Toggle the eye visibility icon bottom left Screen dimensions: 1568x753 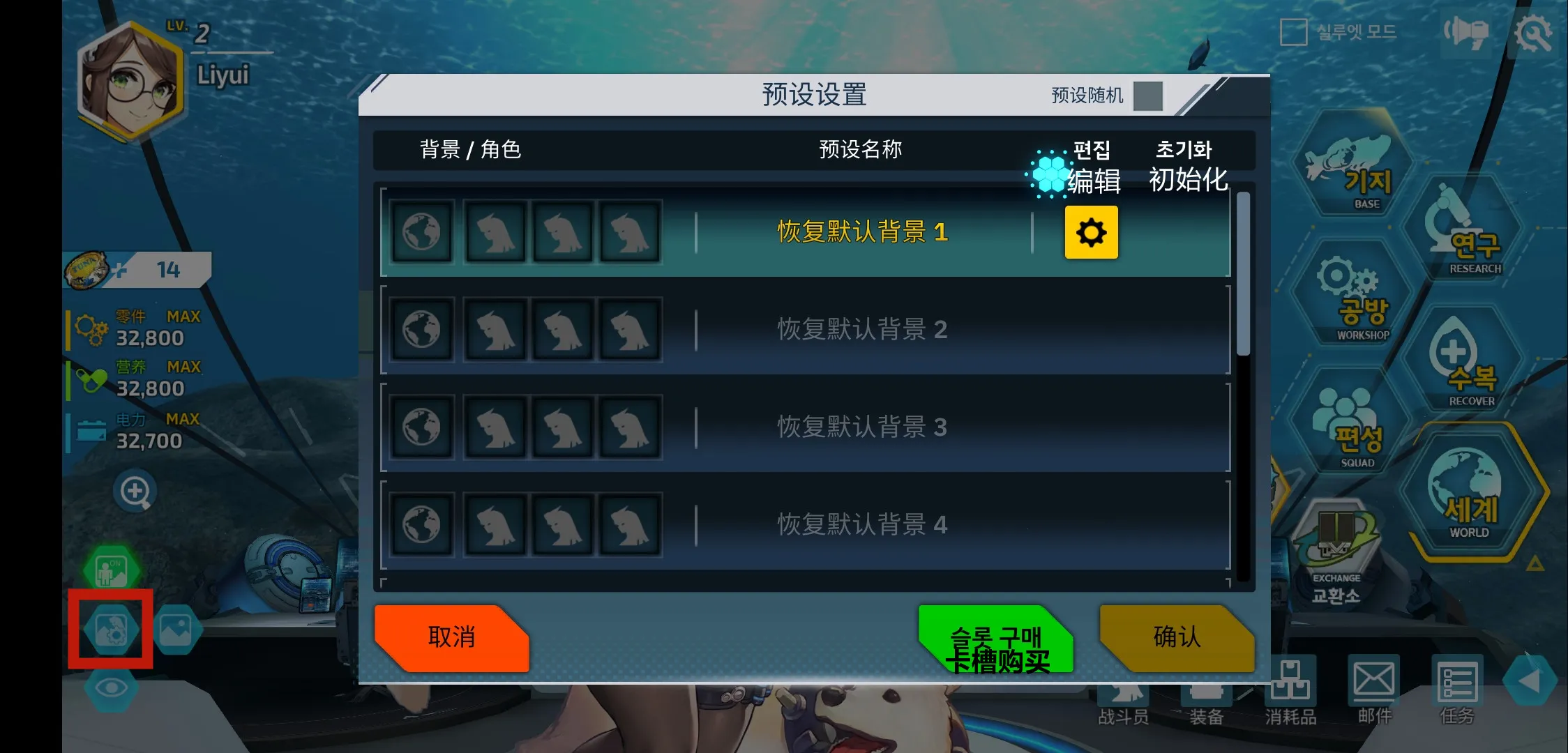(112, 686)
